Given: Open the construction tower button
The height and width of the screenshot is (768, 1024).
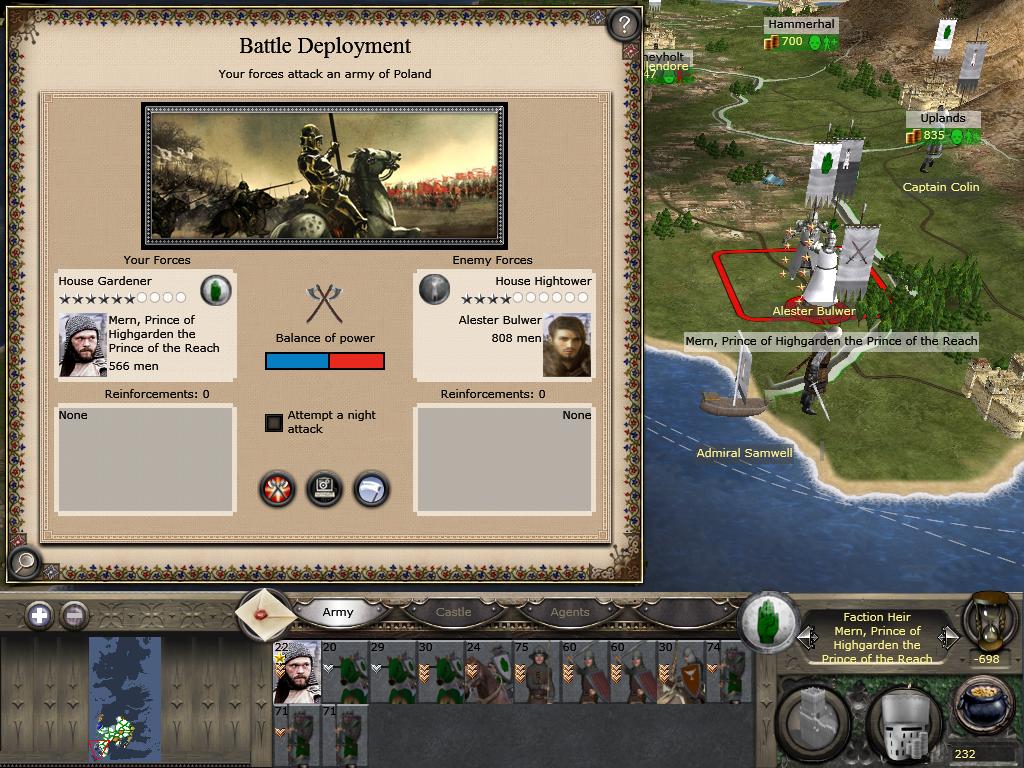Looking at the screenshot, I should coord(813,720).
